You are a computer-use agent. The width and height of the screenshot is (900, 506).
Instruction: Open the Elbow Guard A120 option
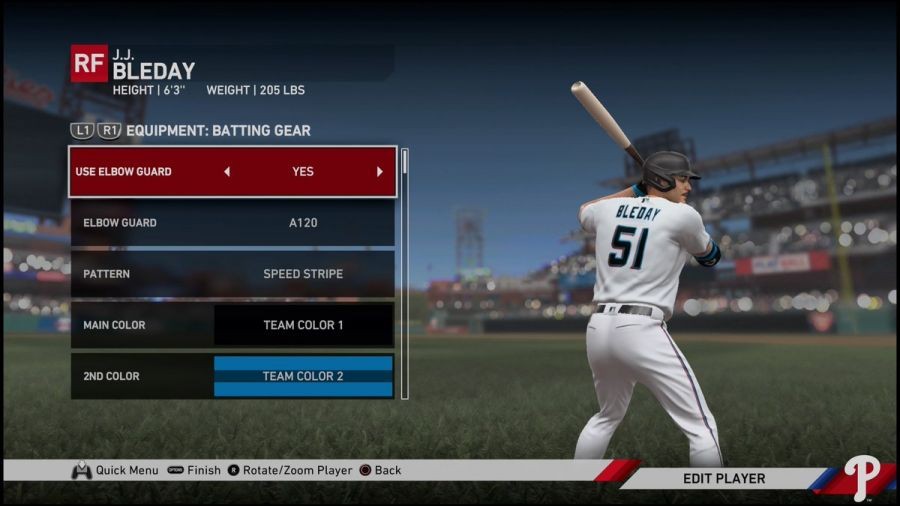(232, 223)
